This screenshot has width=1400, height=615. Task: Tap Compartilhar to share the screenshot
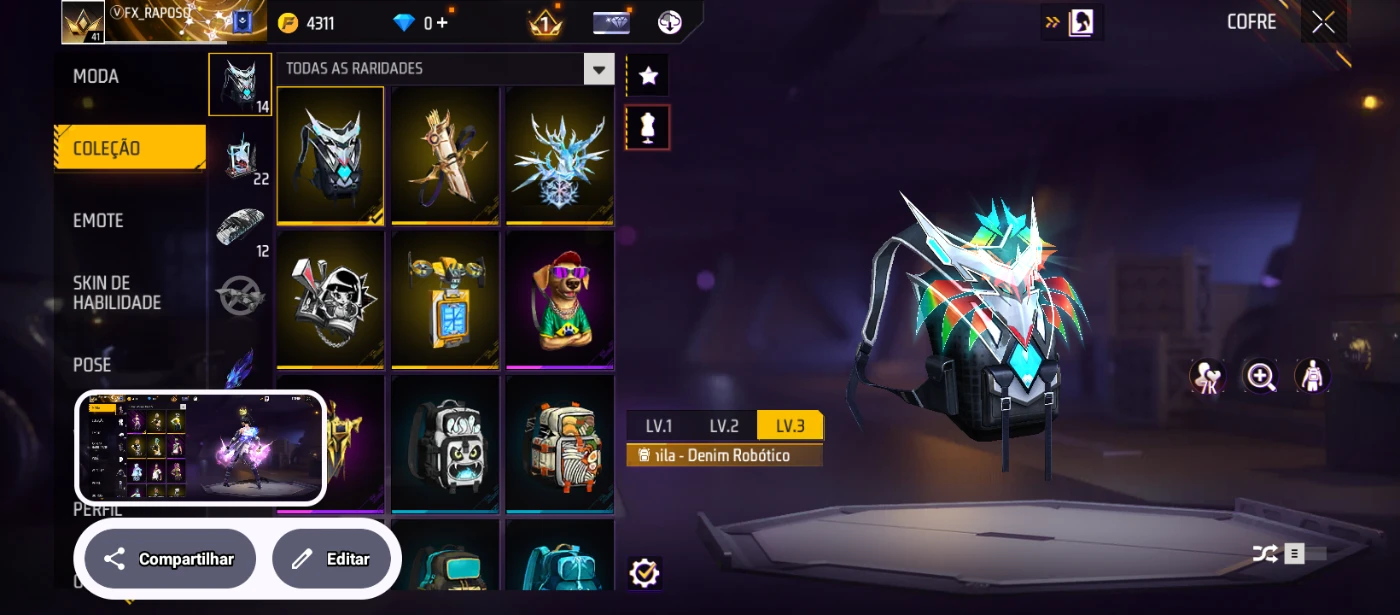pos(170,559)
